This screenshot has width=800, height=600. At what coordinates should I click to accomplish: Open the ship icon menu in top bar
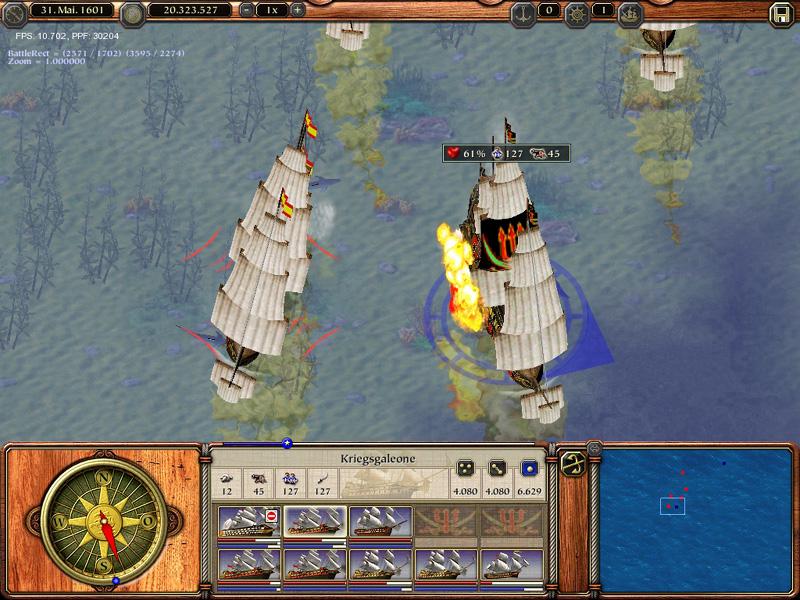630,13
